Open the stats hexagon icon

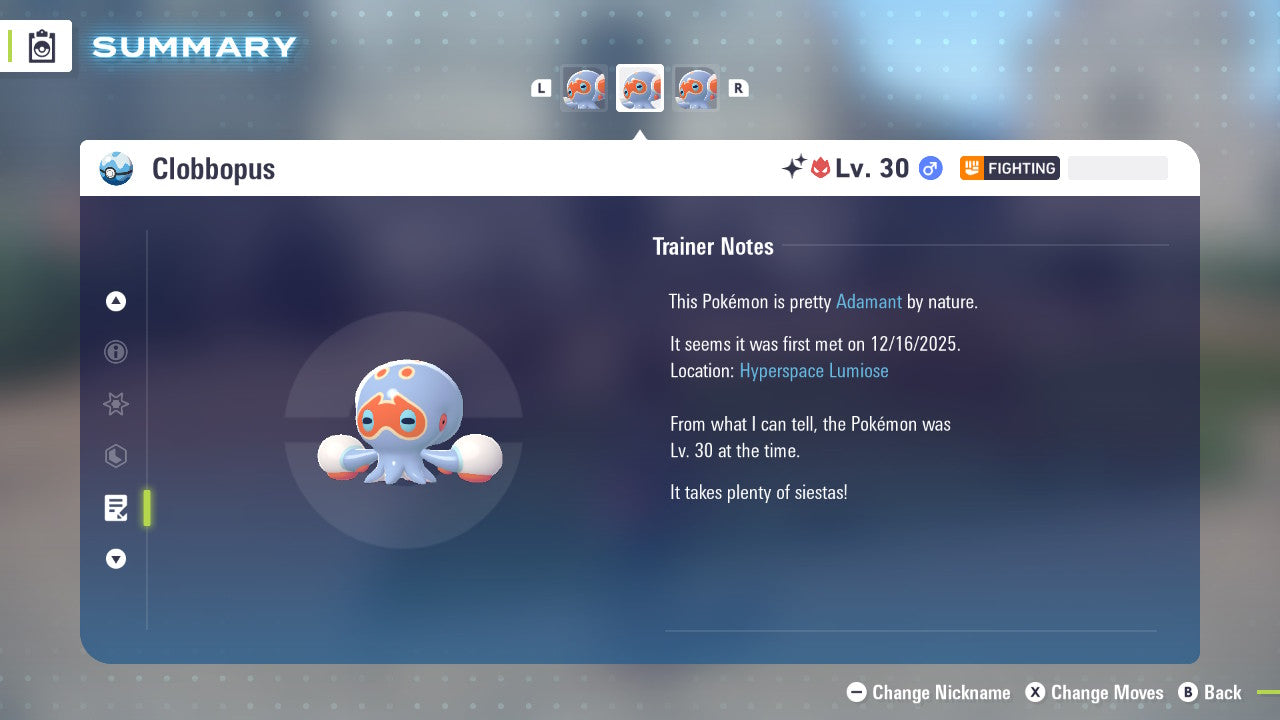click(116, 456)
